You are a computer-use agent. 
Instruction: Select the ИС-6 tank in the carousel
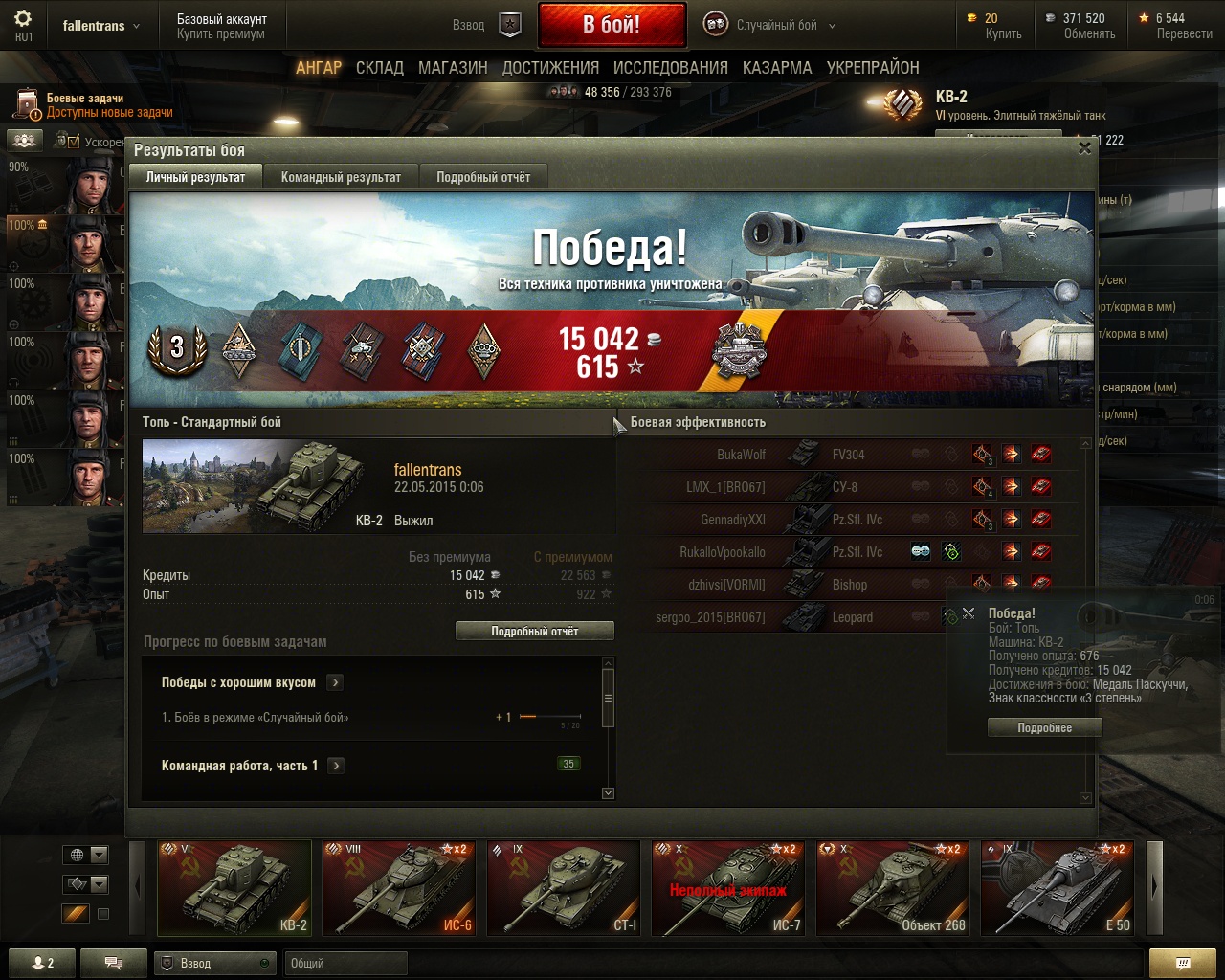(398, 888)
